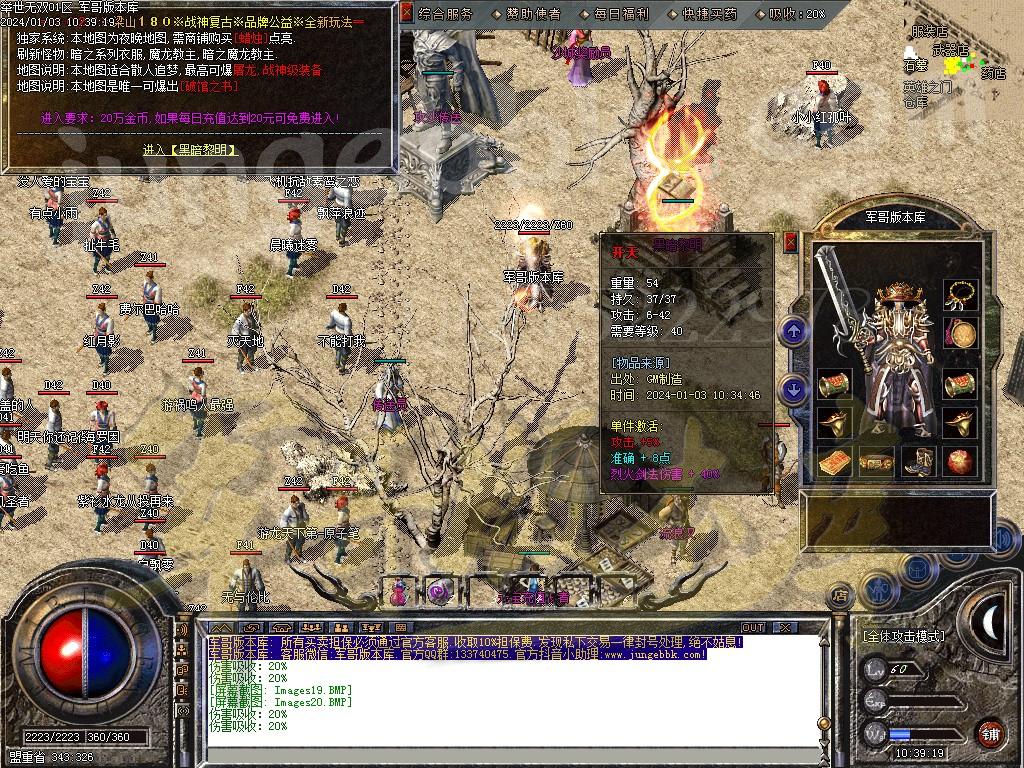Use the purple swirl hotbar item
The width and height of the screenshot is (1024, 768).
point(439,591)
